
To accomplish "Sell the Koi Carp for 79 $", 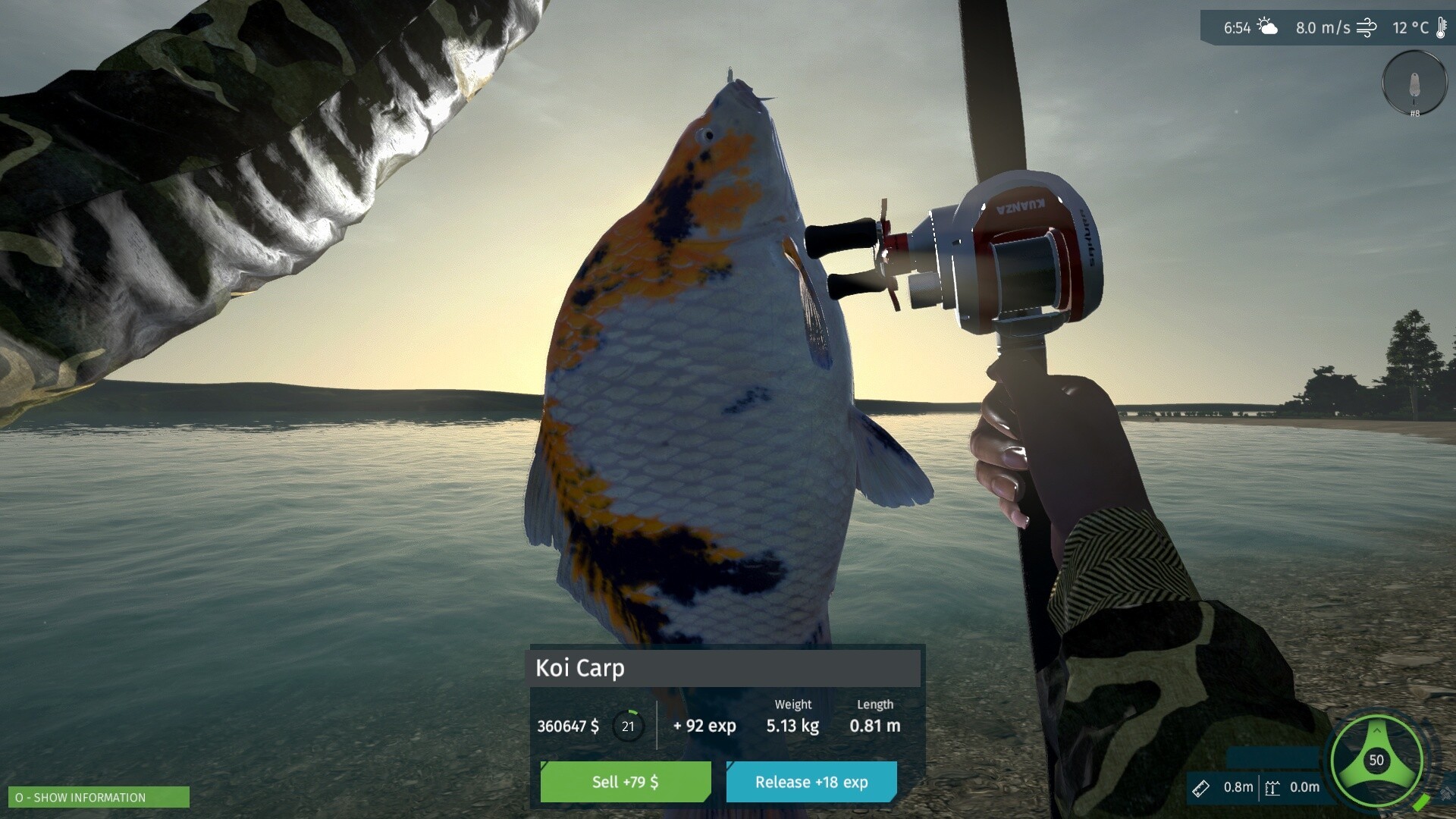I will coord(625,782).
